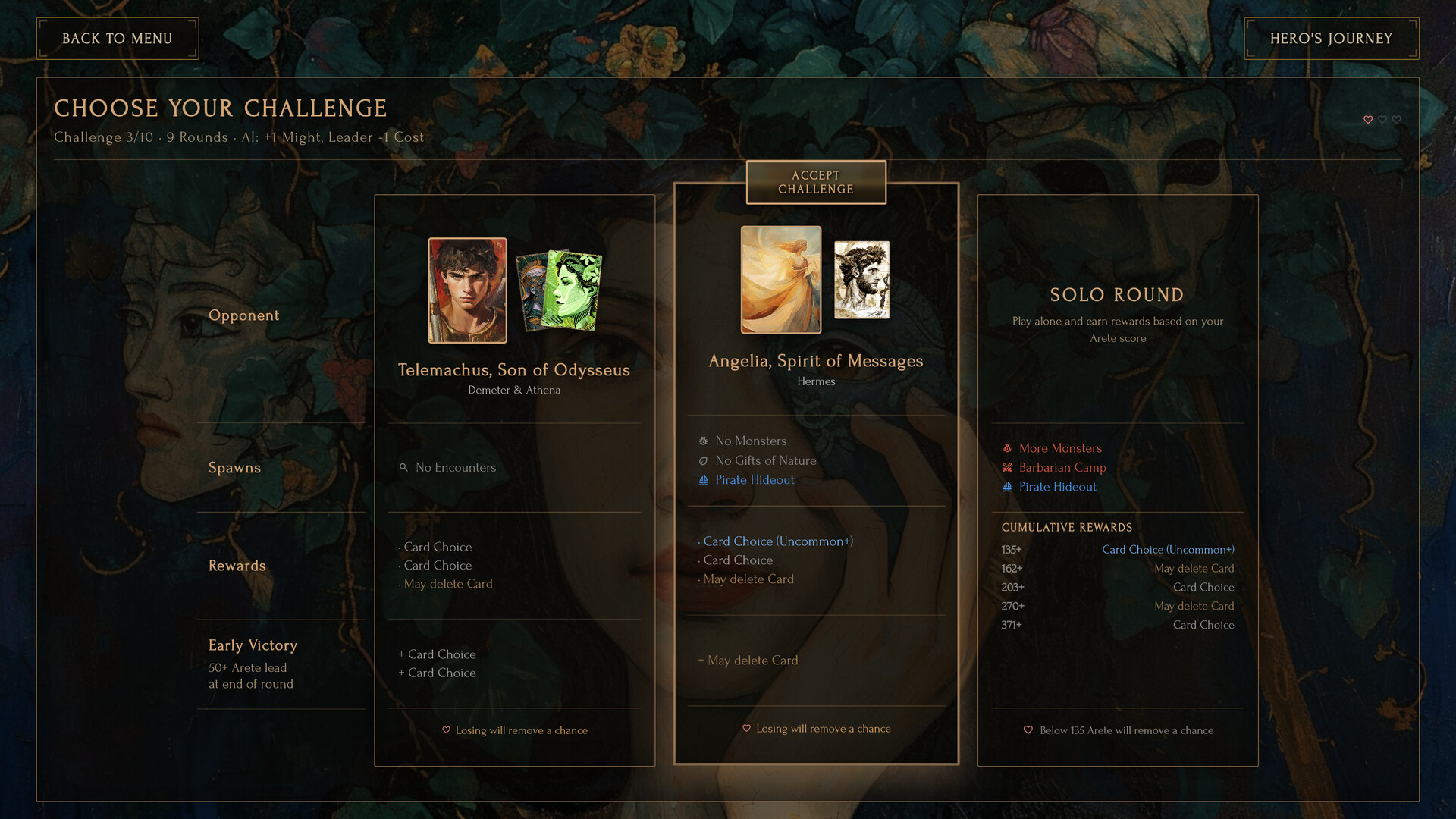Expand the Pirate Hideout spawn entry
Viewport: 1456px width, 819px height.
click(x=755, y=479)
